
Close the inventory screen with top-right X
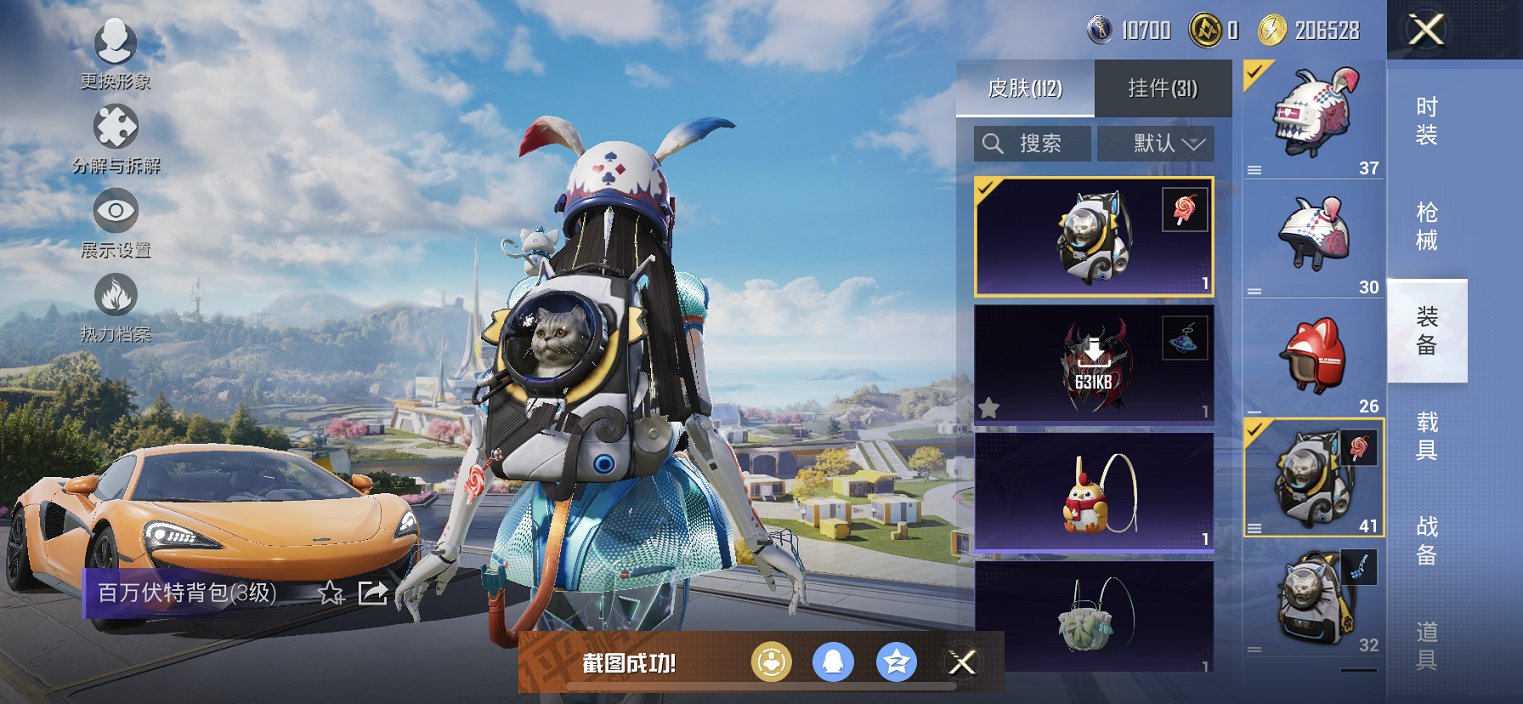click(1426, 29)
